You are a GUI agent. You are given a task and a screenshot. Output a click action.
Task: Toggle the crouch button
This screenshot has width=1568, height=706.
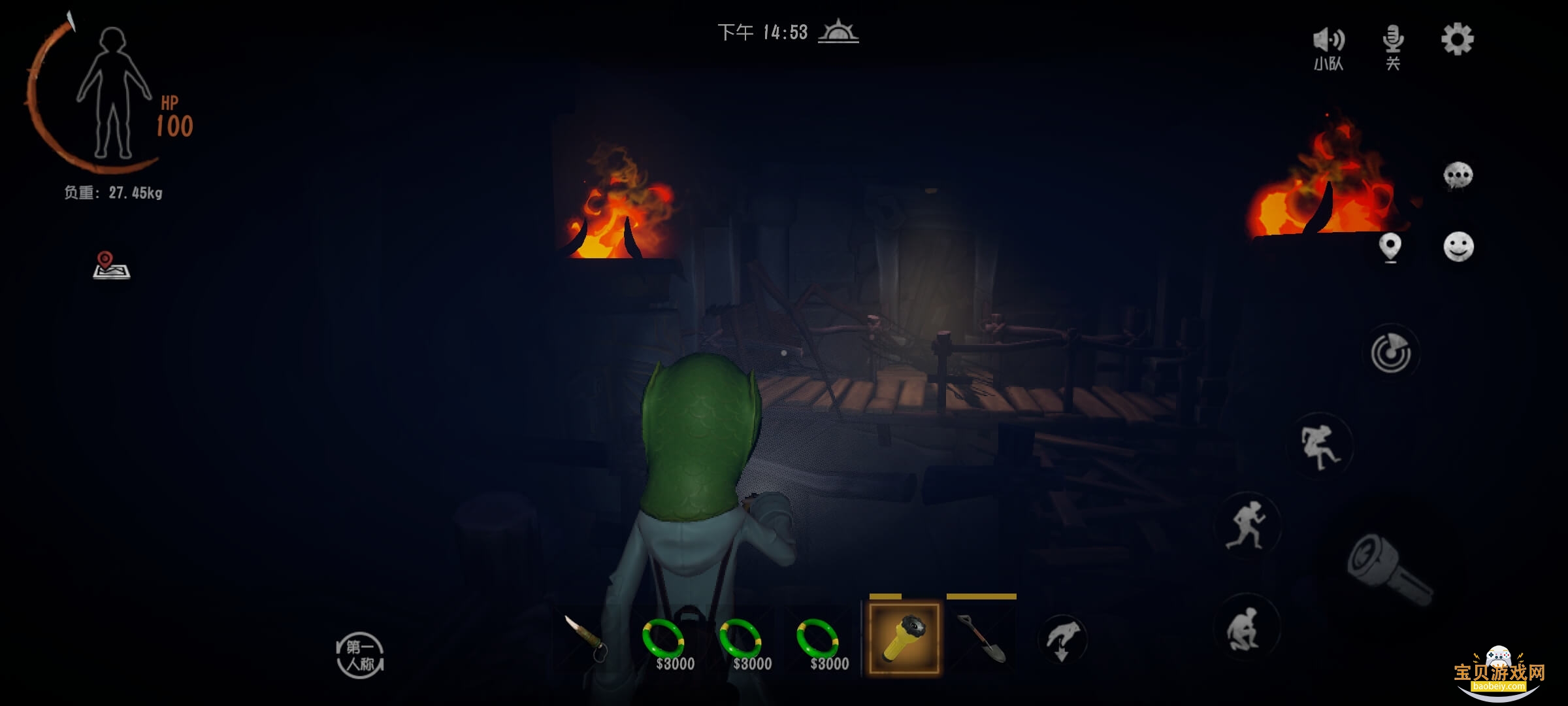(x=1247, y=628)
